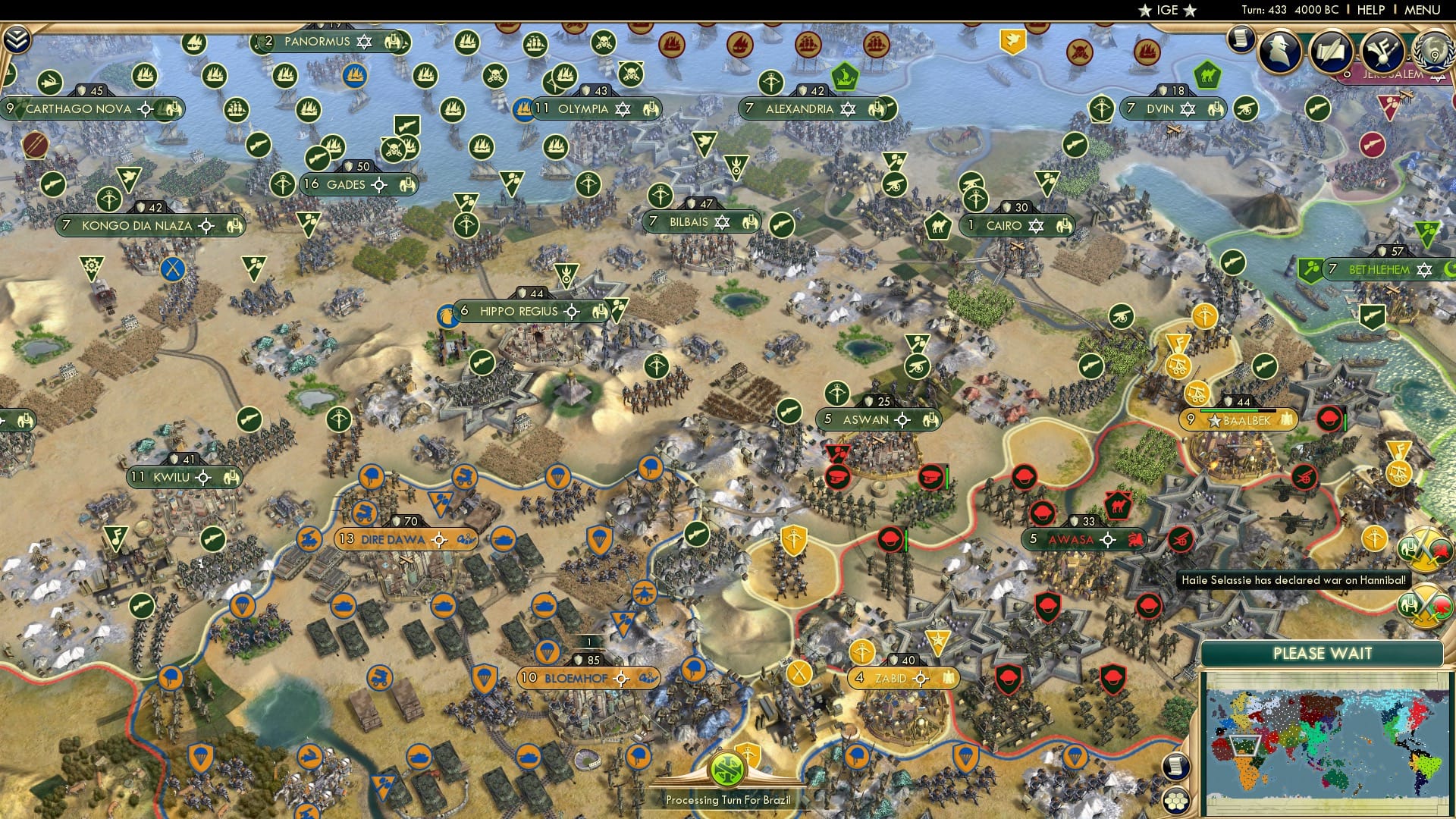
Task: Click the crescent moon icon beside Bethlehem
Action: (1449, 269)
